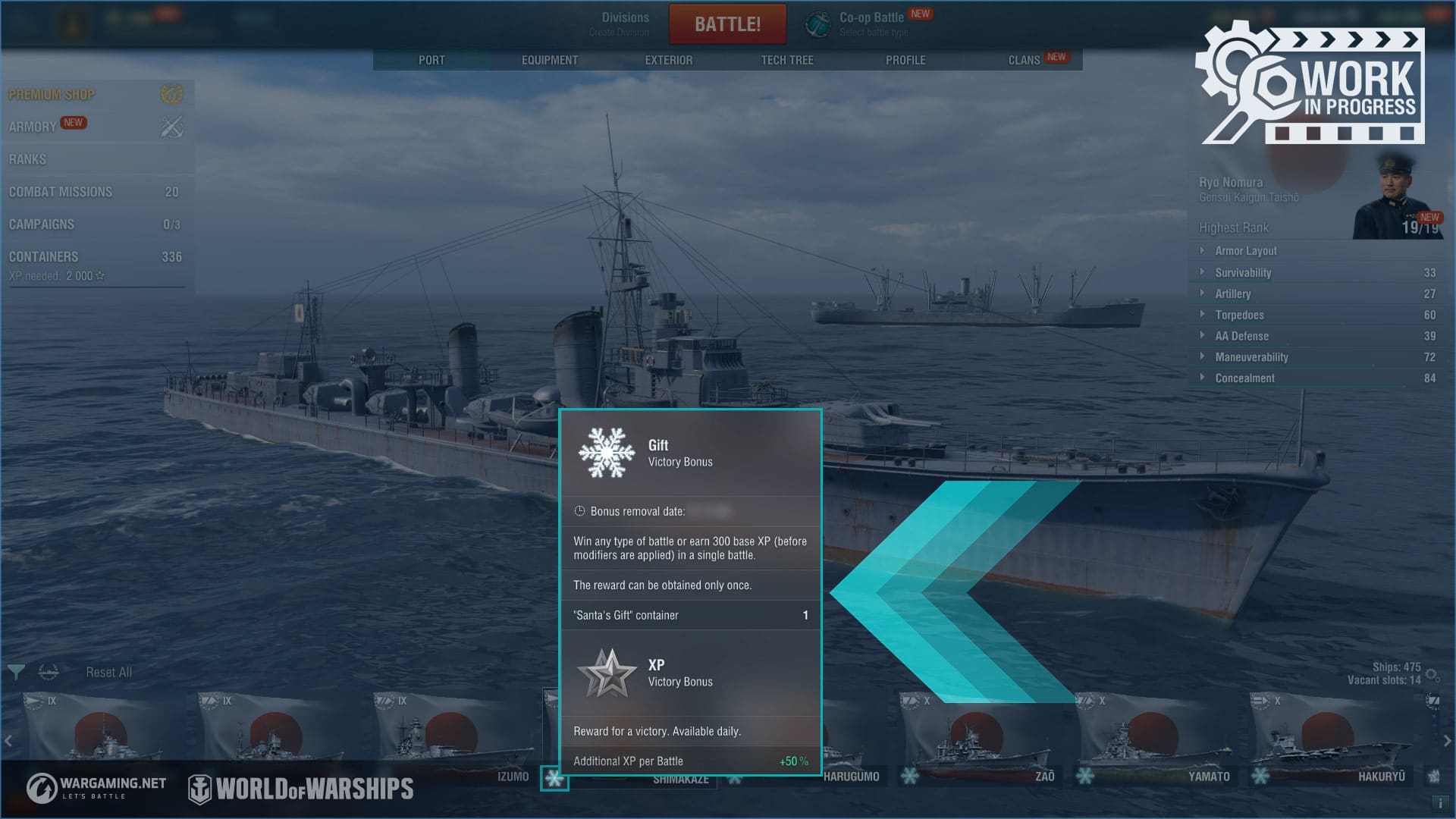Reset All ship carousel filters
Viewport: 1456px width, 819px height.
point(108,673)
